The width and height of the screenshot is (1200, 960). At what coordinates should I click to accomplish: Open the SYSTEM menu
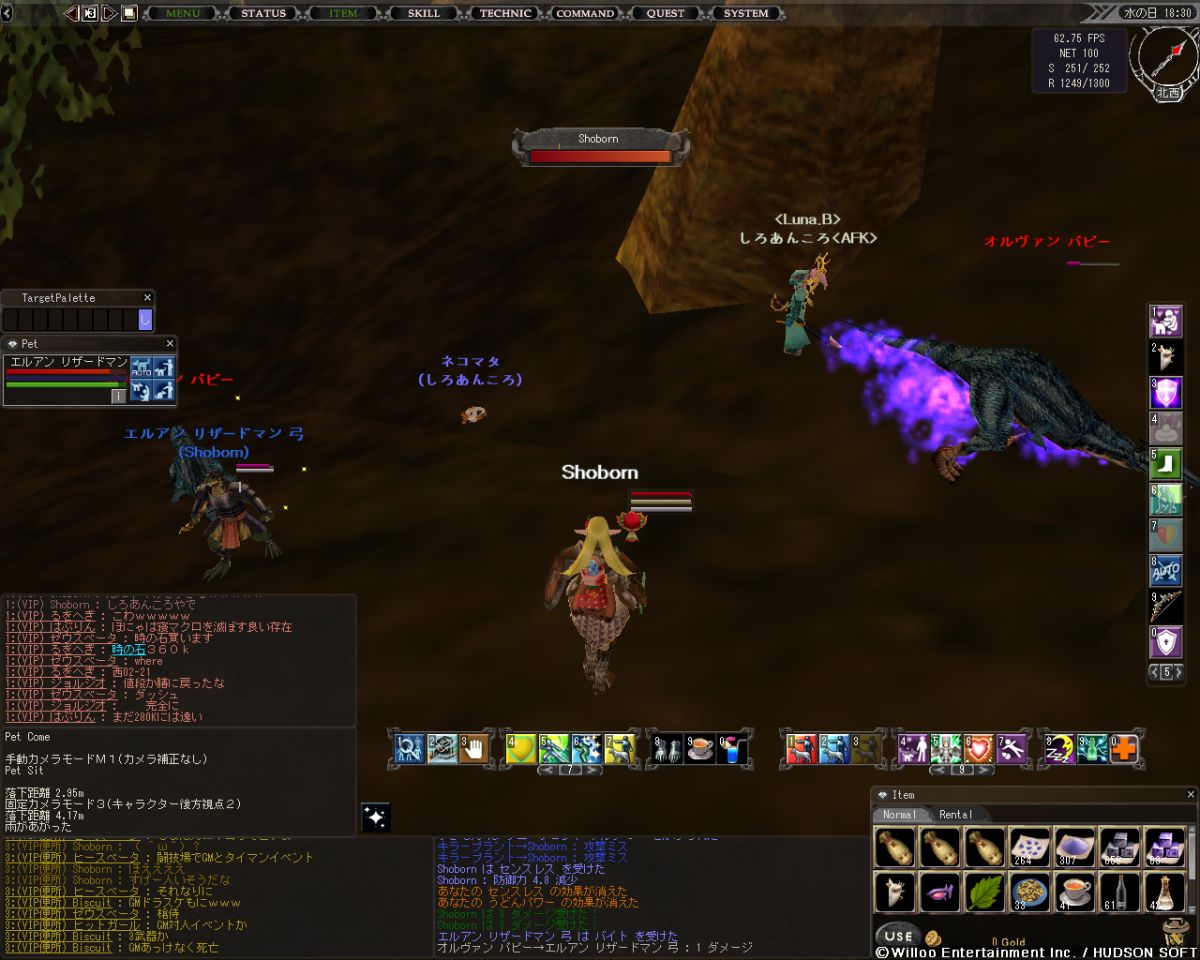(x=746, y=13)
